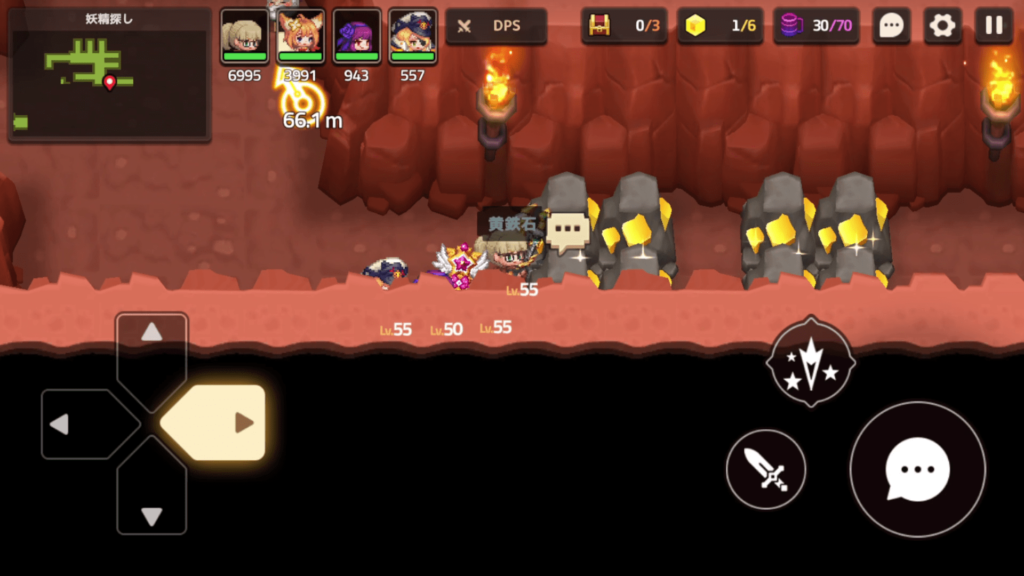Screen dimensions: 1024x576
Task: Select the orange fox-eared hero portrait
Action: [x=300, y=37]
